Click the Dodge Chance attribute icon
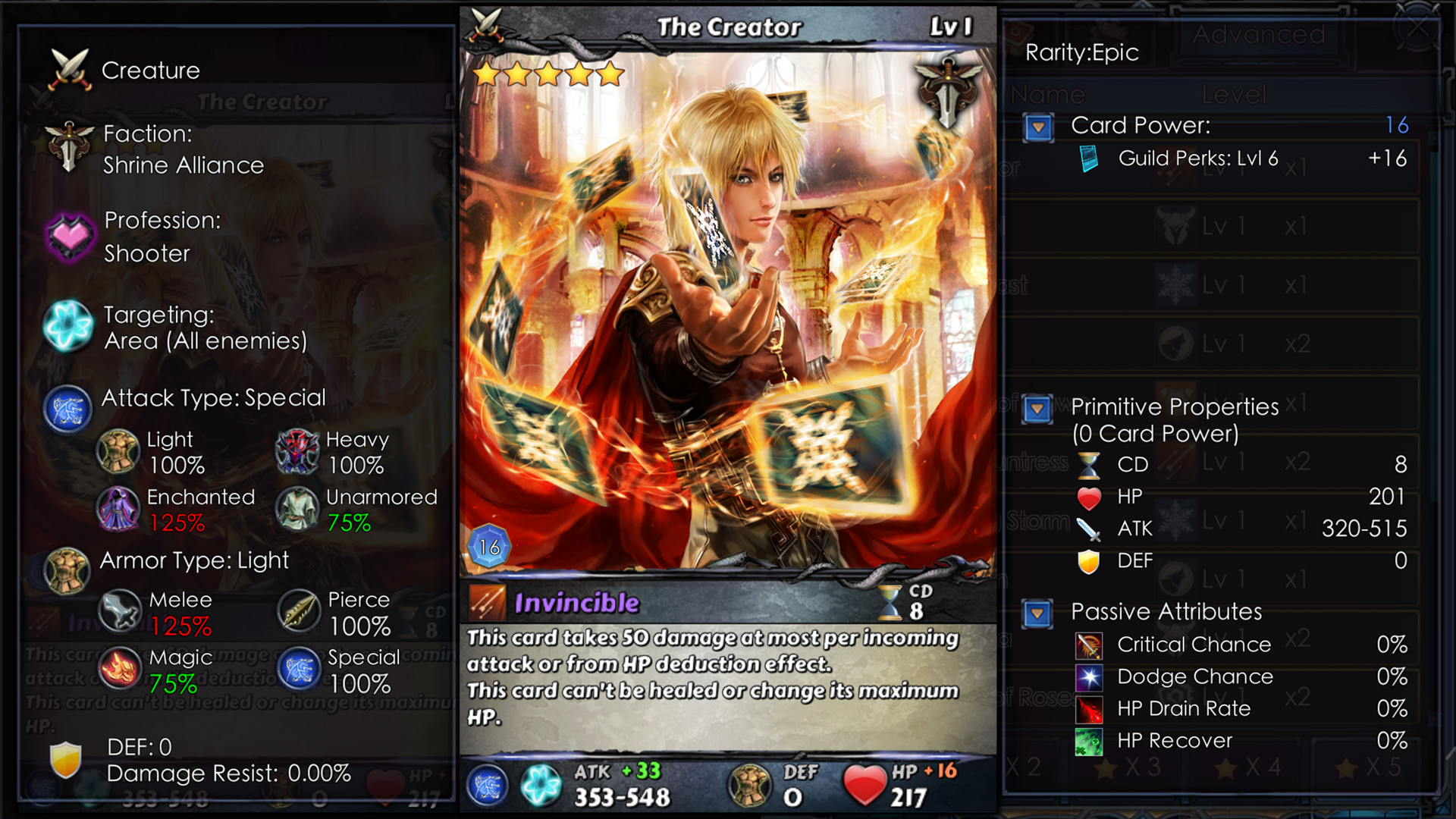This screenshot has height=819, width=1456. pyautogui.click(x=1090, y=677)
